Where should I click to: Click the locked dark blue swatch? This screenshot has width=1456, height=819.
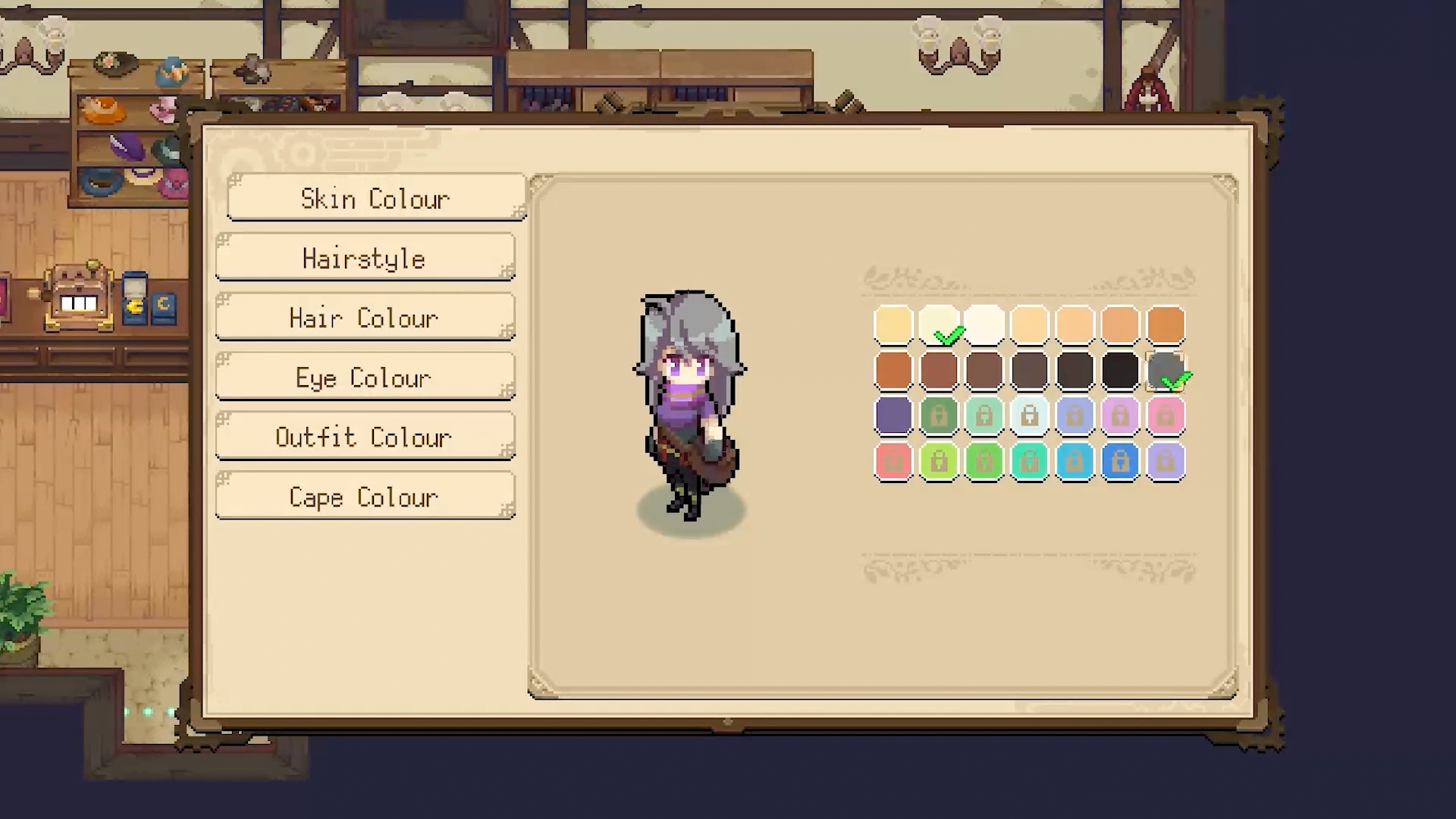[1120, 462]
